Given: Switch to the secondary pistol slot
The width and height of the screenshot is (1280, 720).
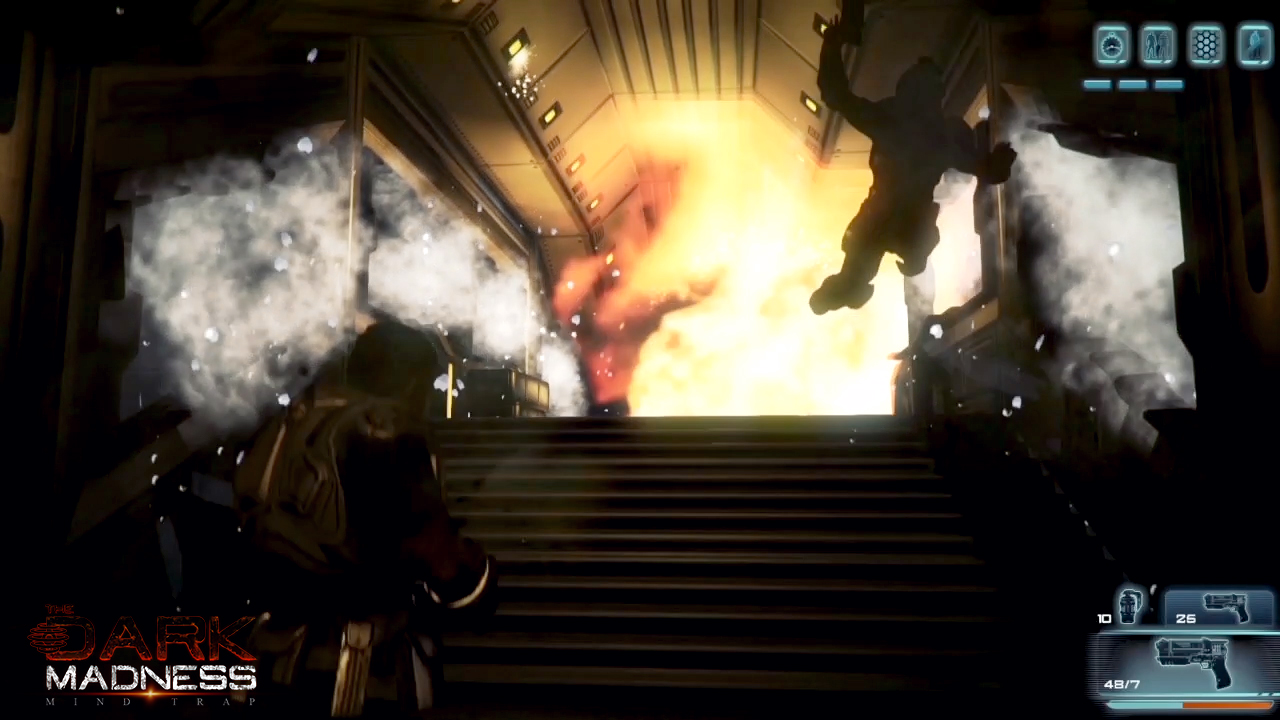Looking at the screenshot, I should (1221, 608).
